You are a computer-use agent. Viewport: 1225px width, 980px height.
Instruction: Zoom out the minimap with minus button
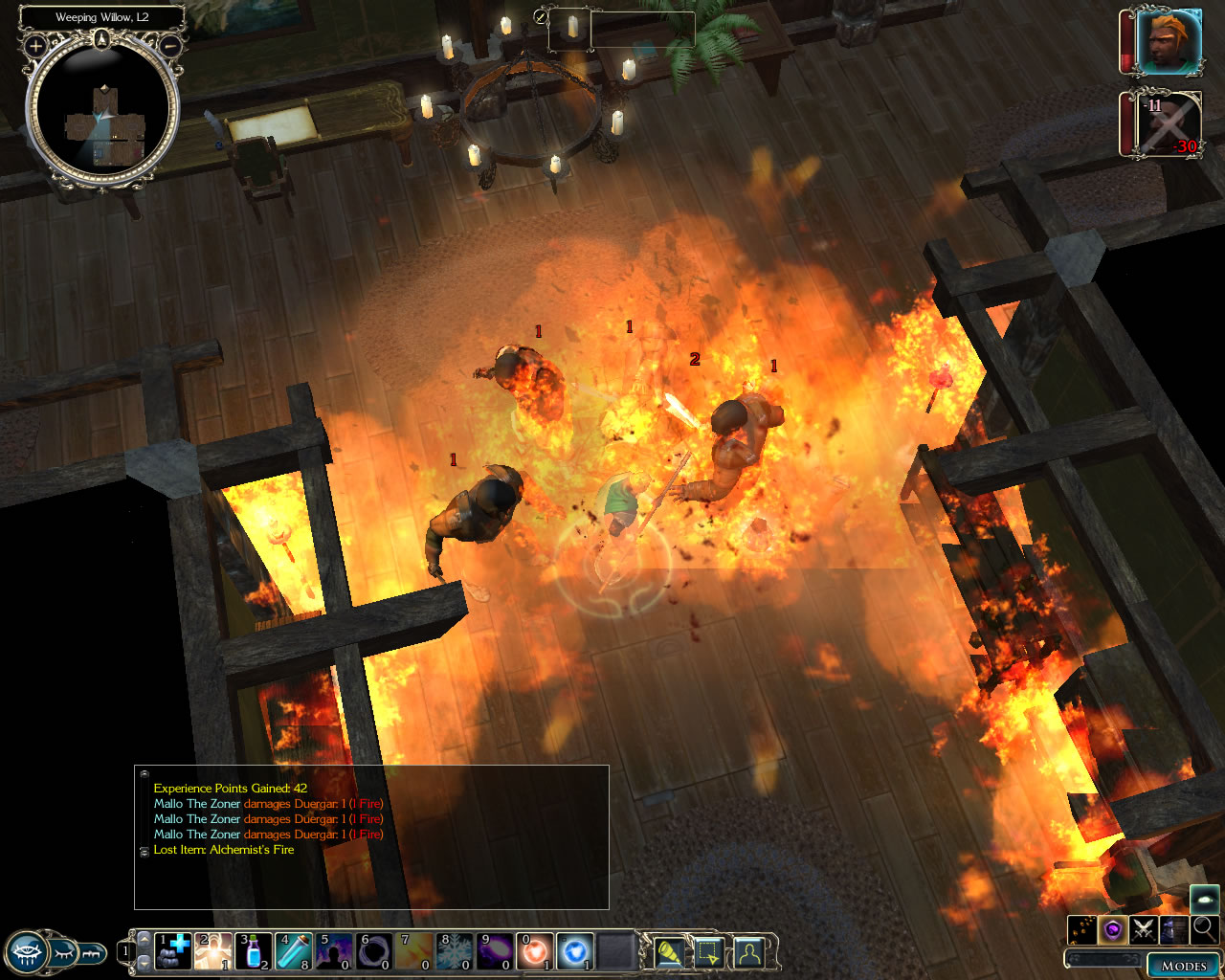[169, 45]
